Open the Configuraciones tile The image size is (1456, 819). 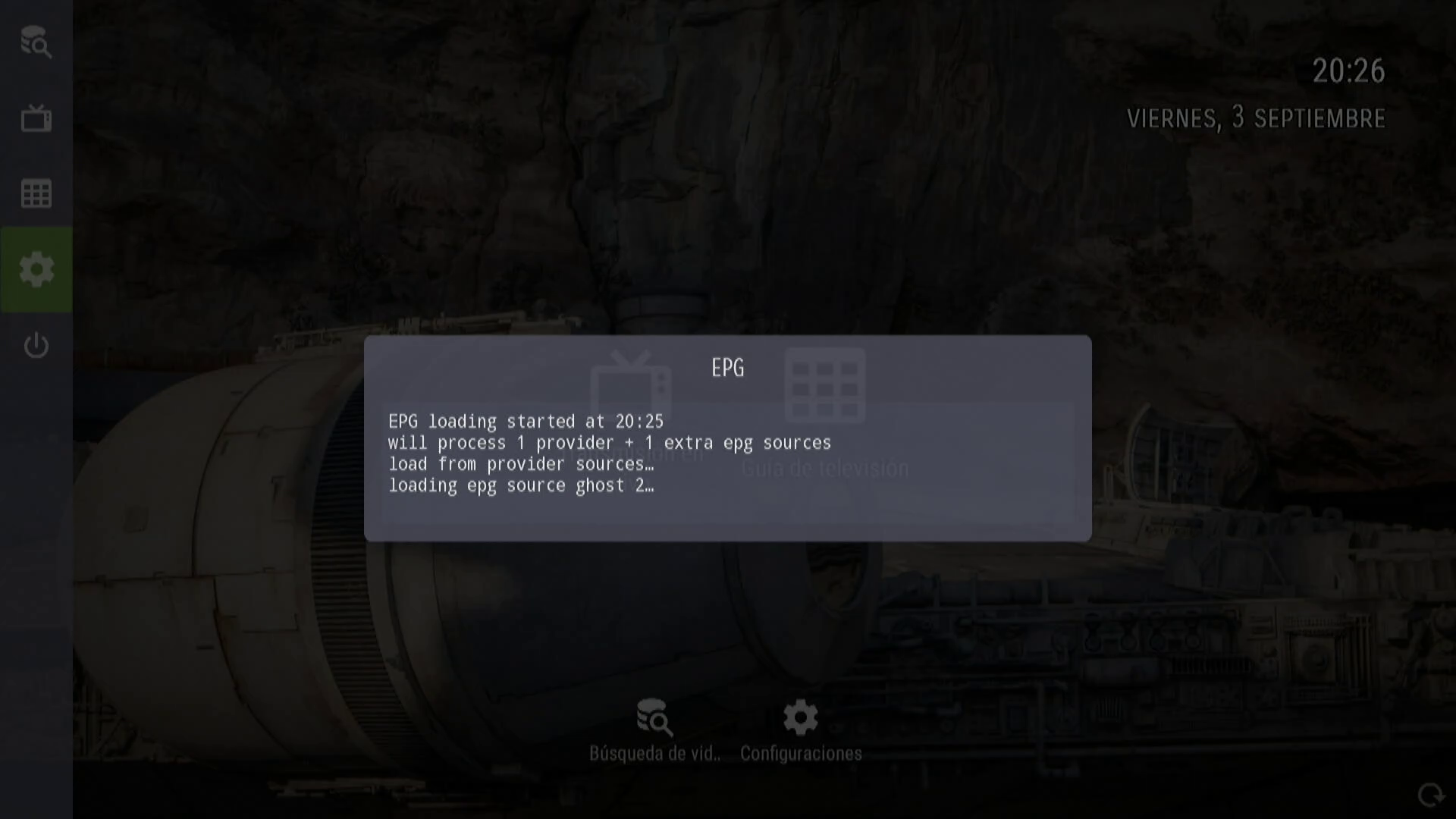click(x=801, y=730)
